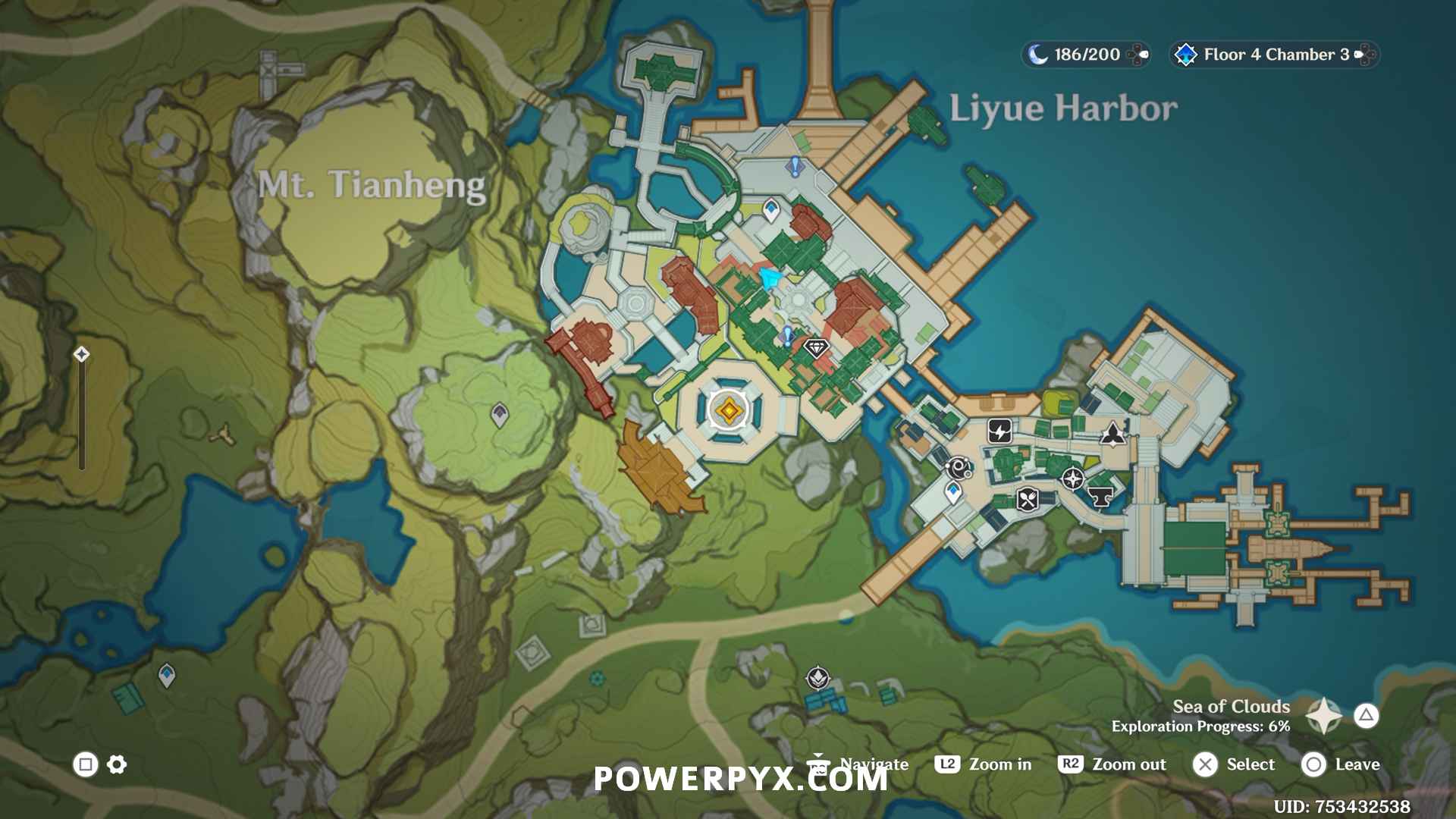Select the blue exclamation marker beside the diamond icon
1456x819 pixels.
789,335
